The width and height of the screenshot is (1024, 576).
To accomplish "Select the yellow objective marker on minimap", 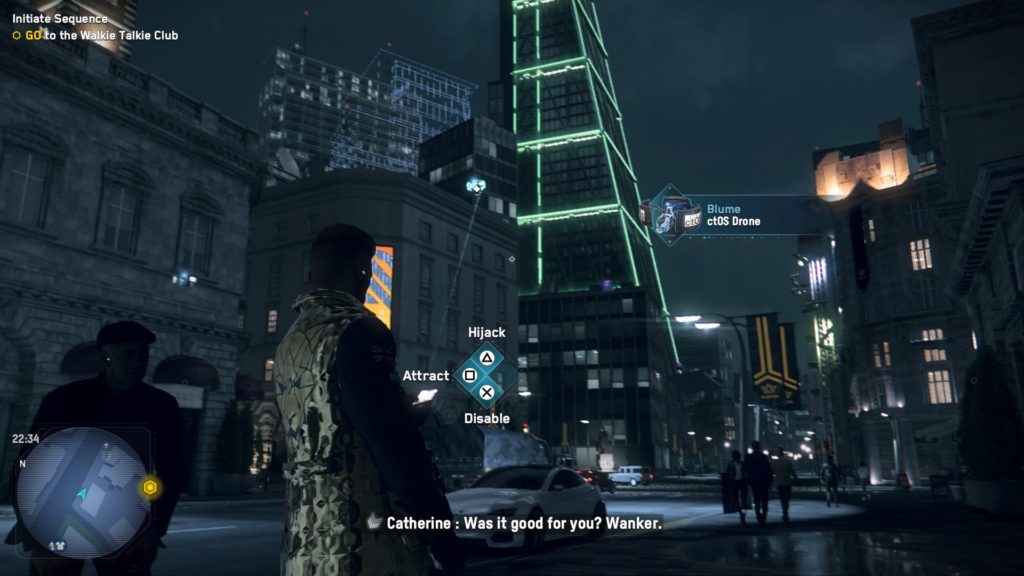I will pyautogui.click(x=150, y=487).
